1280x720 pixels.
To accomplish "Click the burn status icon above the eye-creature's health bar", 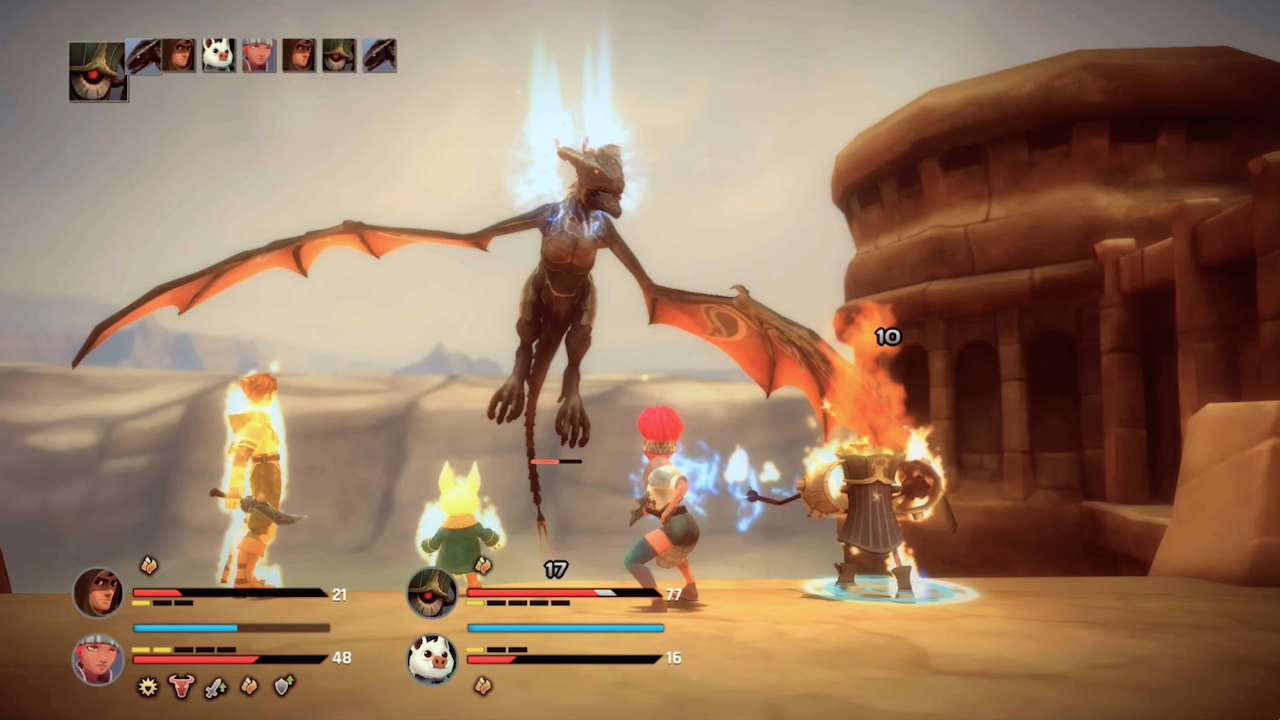I will tap(484, 566).
